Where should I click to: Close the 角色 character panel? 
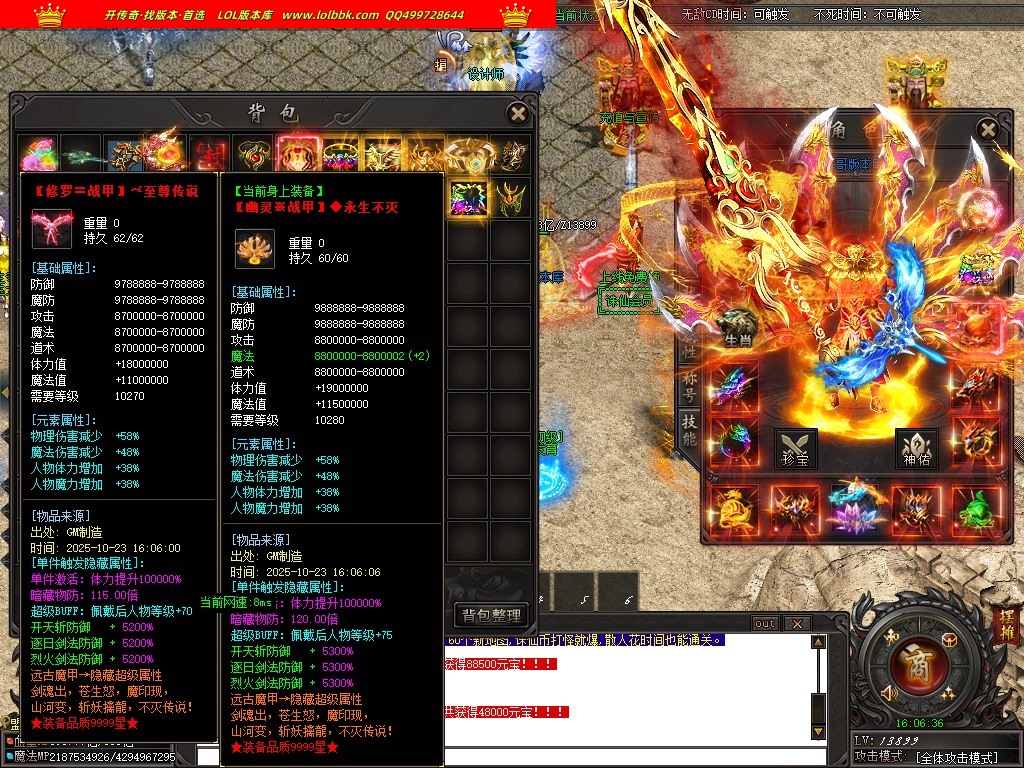(x=987, y=129)
